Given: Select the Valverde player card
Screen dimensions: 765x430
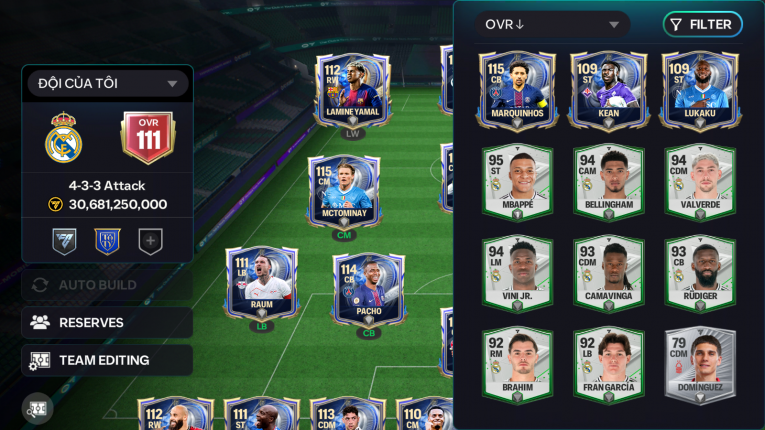Looking at the screenshot, I should 700,181.
